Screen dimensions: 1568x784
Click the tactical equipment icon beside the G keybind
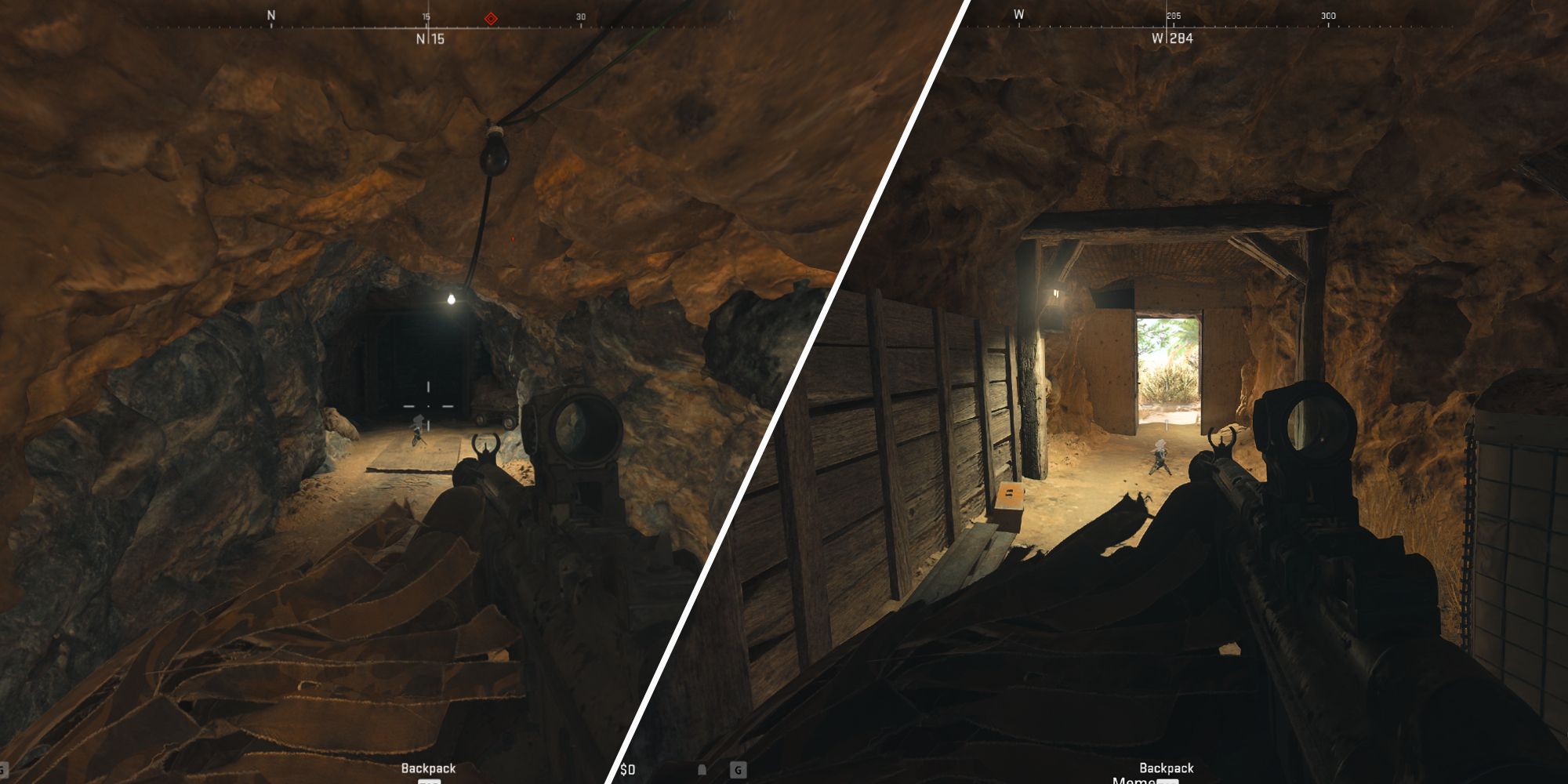(702, 770)
